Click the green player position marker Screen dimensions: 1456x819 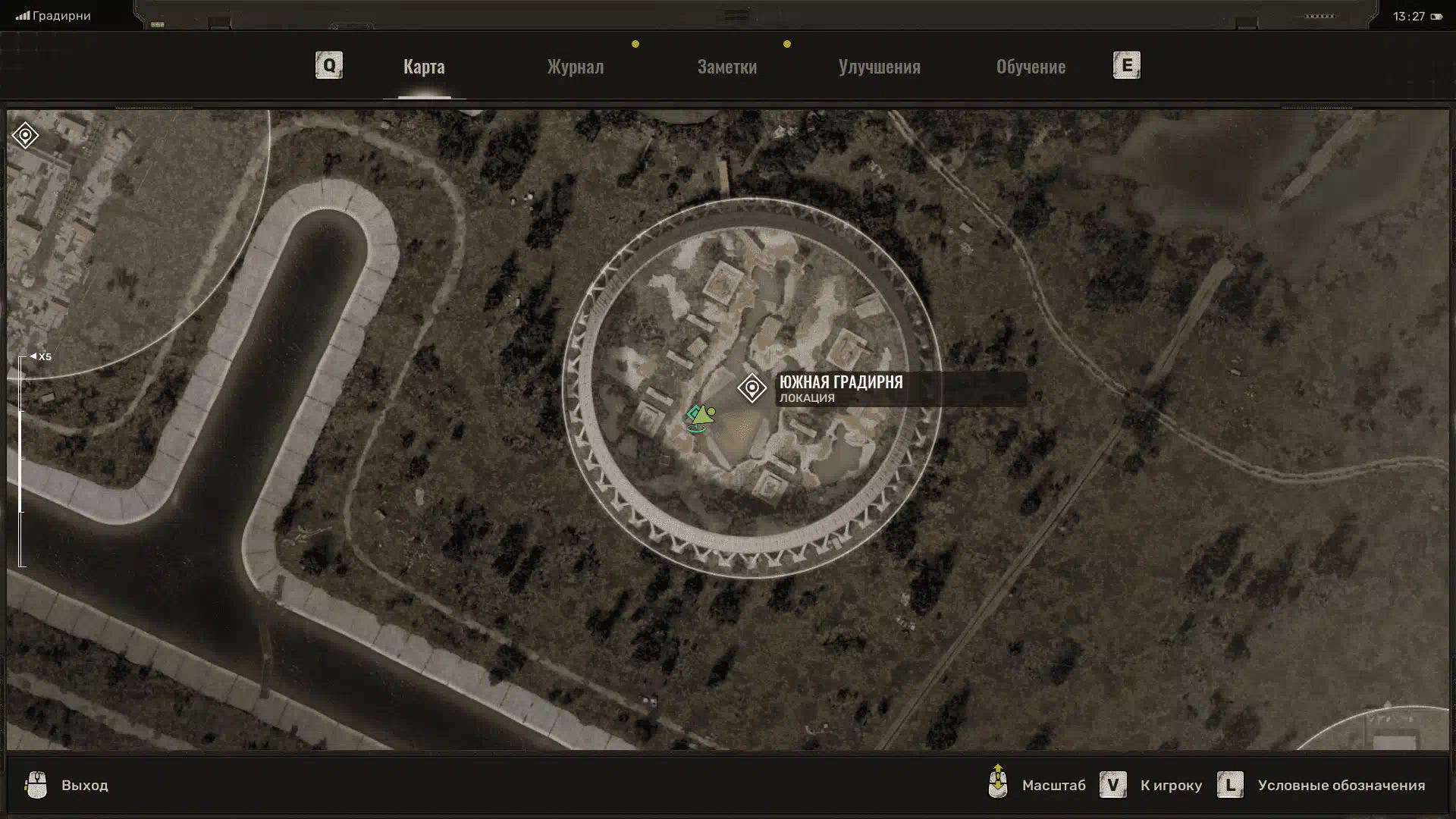coord(701,416)
